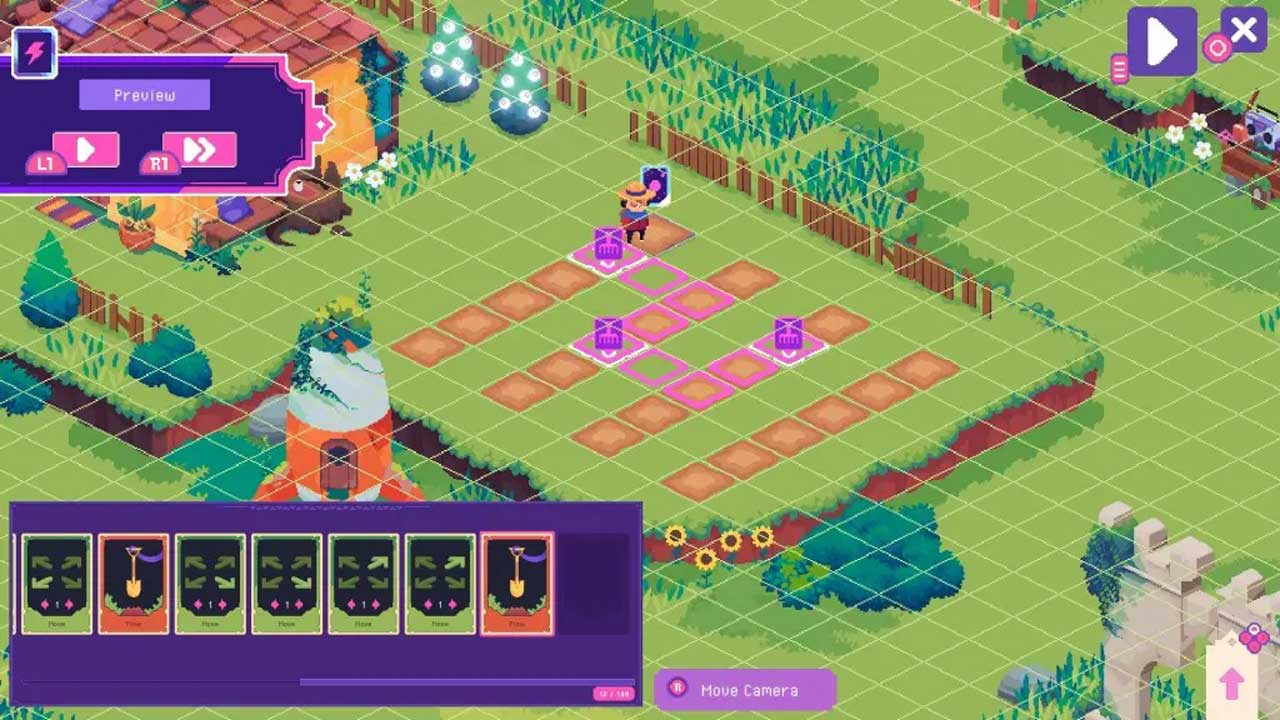
Task: Open the lightning bolt card icon
Action: [x=35, y=52]
